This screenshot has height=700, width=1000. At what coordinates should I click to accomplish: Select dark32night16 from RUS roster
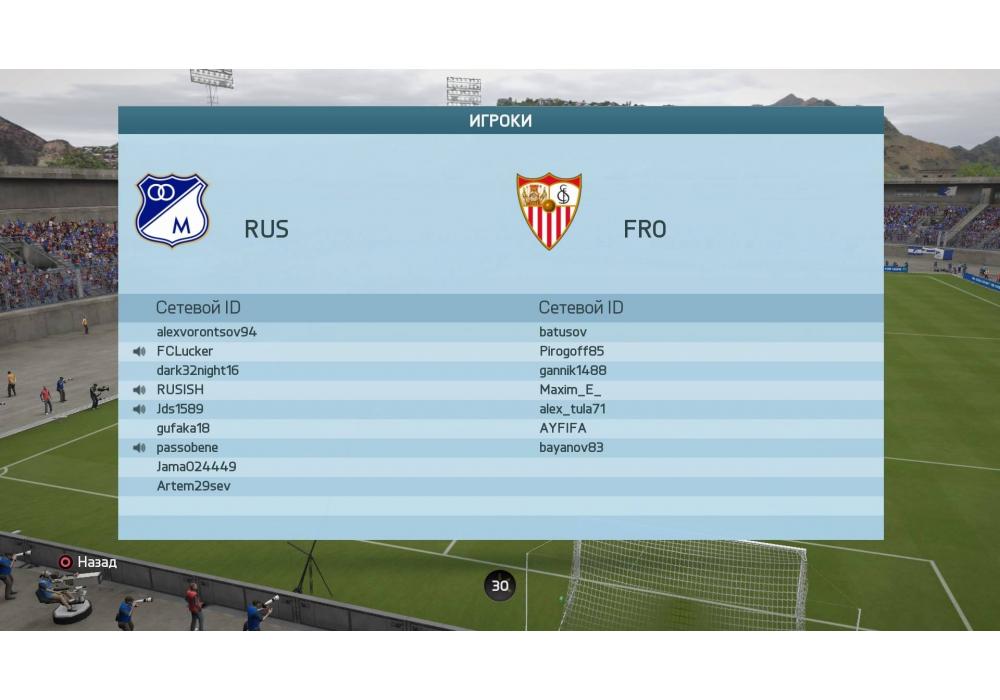pyautogui.click(x=197, y=370)
